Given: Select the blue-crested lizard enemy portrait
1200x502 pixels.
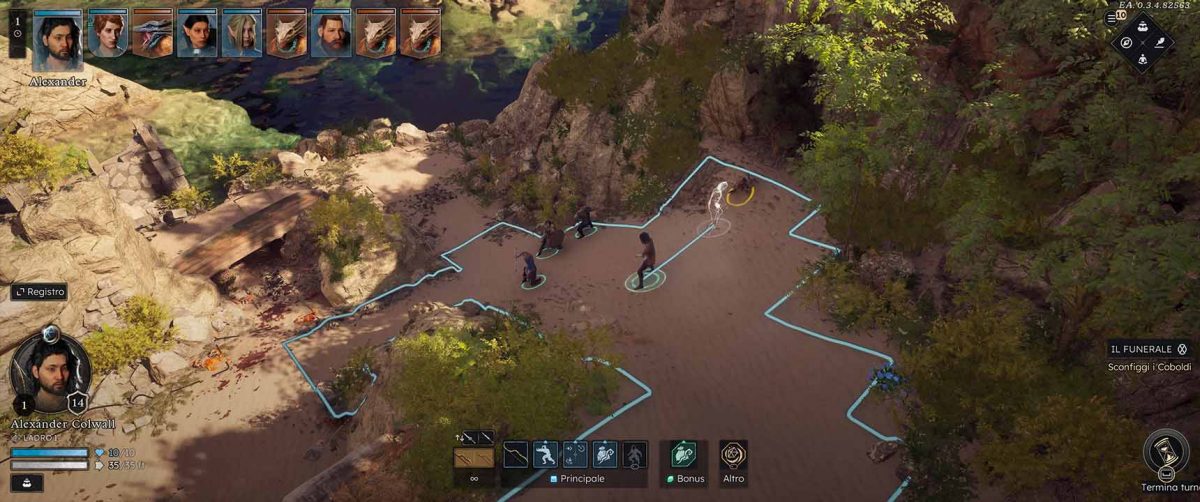Looking at the screenshot, I should 152,34.
